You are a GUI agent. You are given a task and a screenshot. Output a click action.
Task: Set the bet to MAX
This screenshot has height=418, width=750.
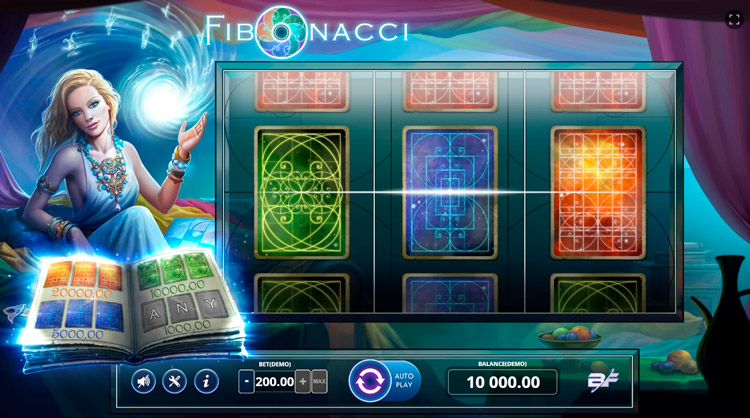point(319,381)
